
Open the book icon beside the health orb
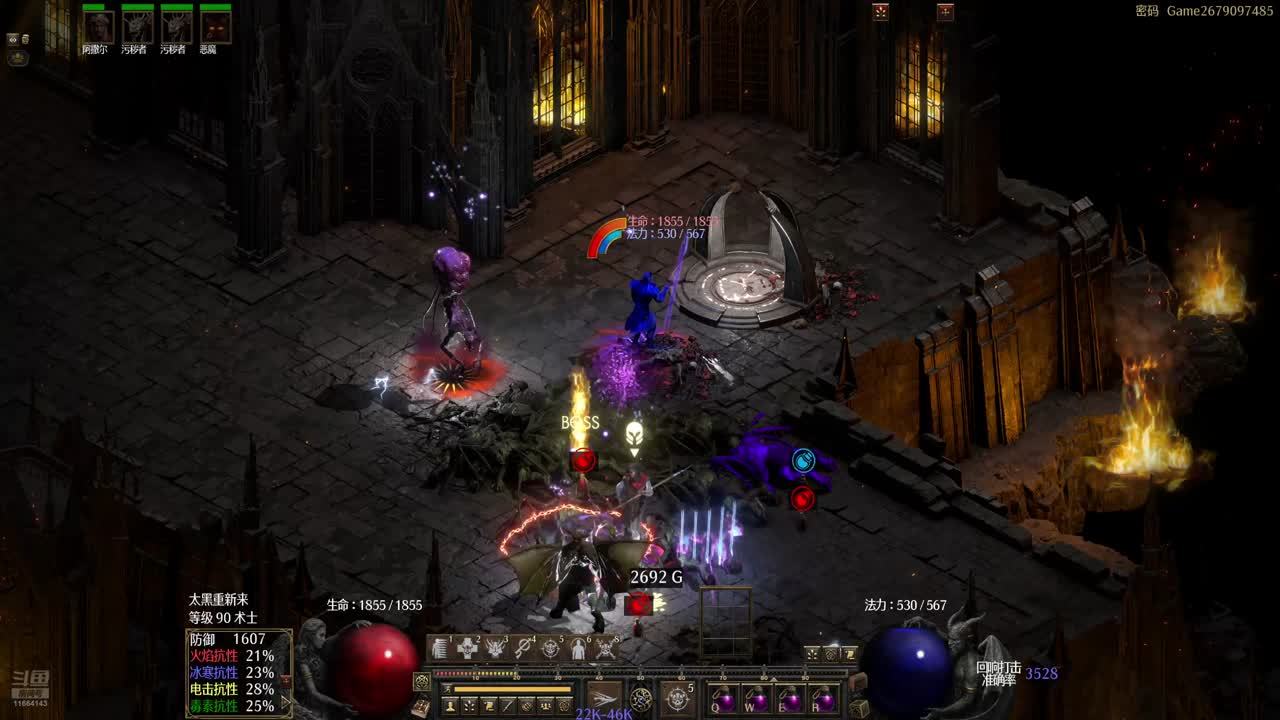point(421,706)
